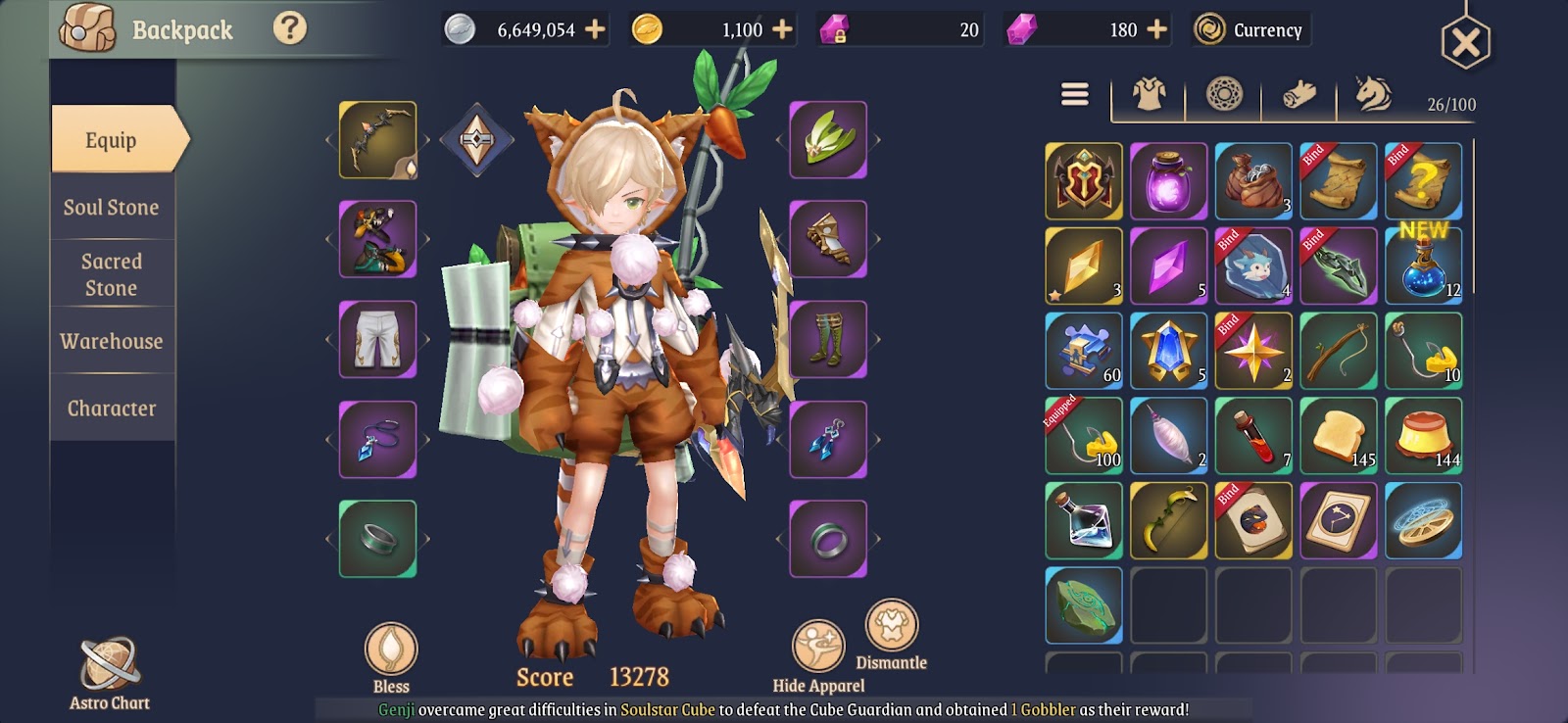
Task: Show the Character tab
Action: pyautogui.click(x=112, y=408)
